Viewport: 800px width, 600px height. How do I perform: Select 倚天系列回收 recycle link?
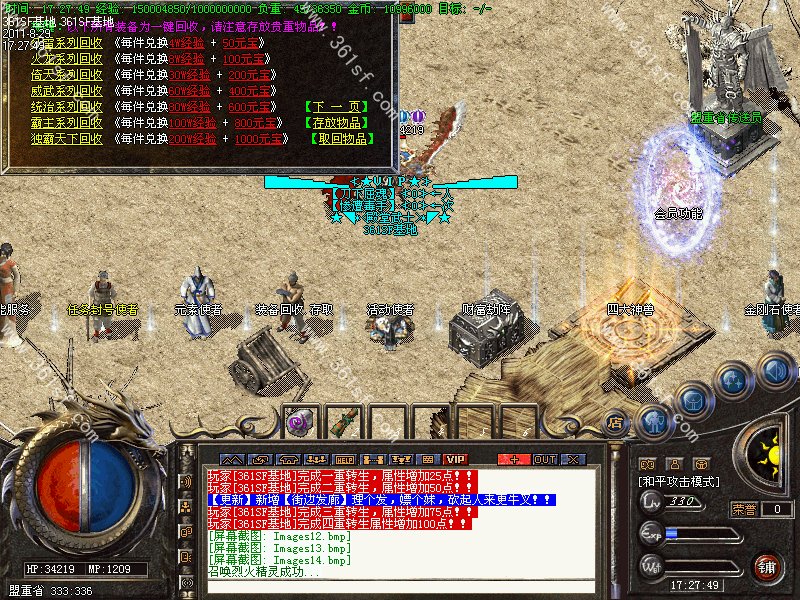pyautogui.click(x=66, y=75)
